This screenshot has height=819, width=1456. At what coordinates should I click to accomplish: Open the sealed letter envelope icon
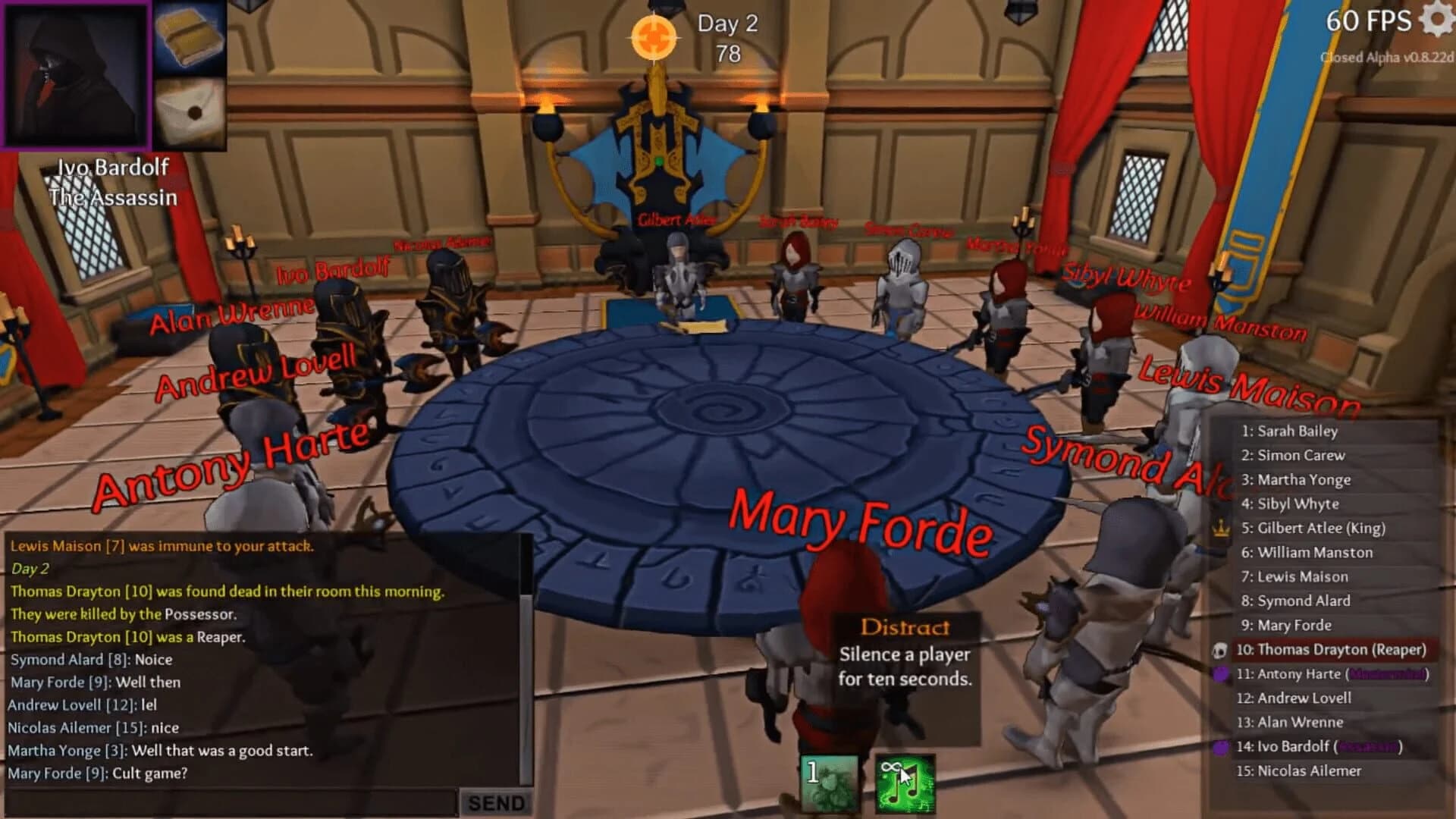tap(191, 114)
